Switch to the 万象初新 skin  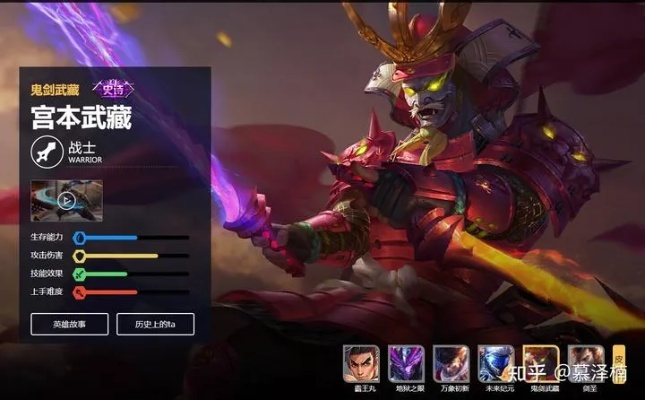click(451, 361)
